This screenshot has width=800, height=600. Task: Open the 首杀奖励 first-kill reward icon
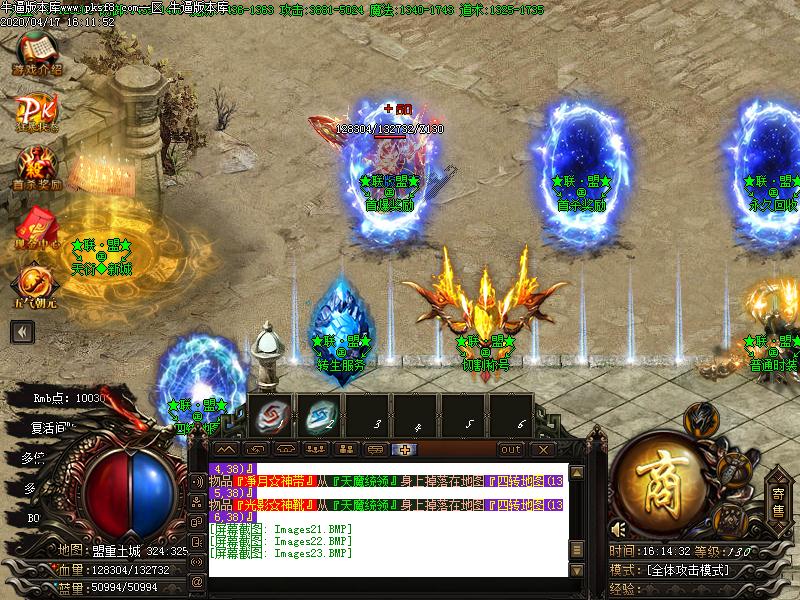click(x=38, y=165)
